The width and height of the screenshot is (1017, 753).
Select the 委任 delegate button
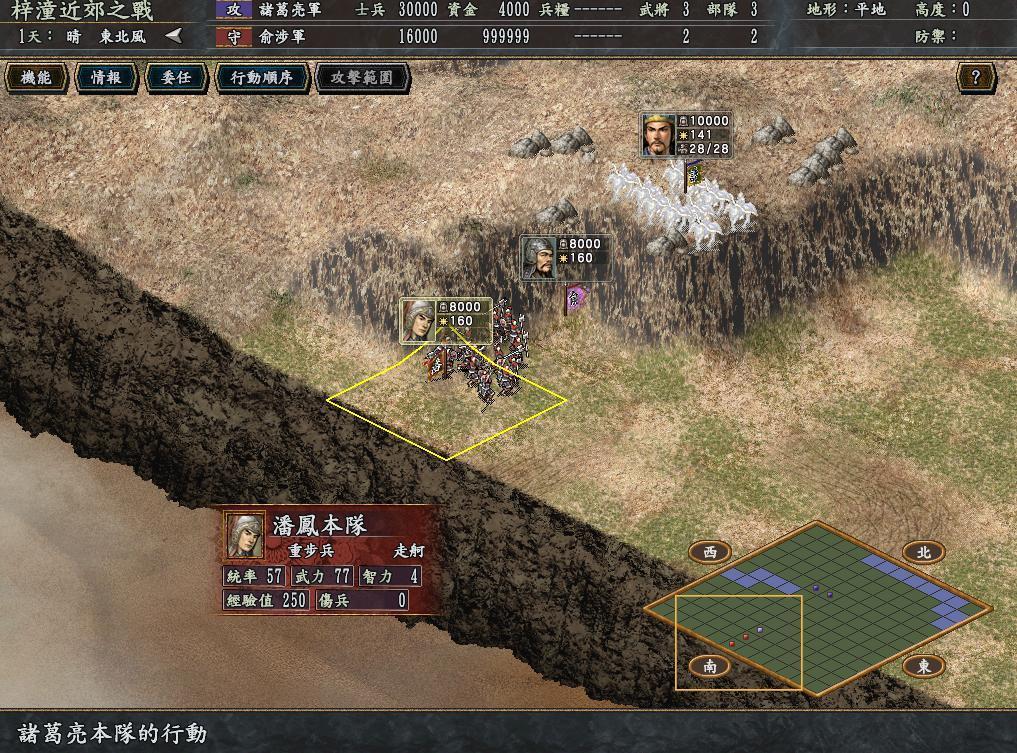point(176,77)
